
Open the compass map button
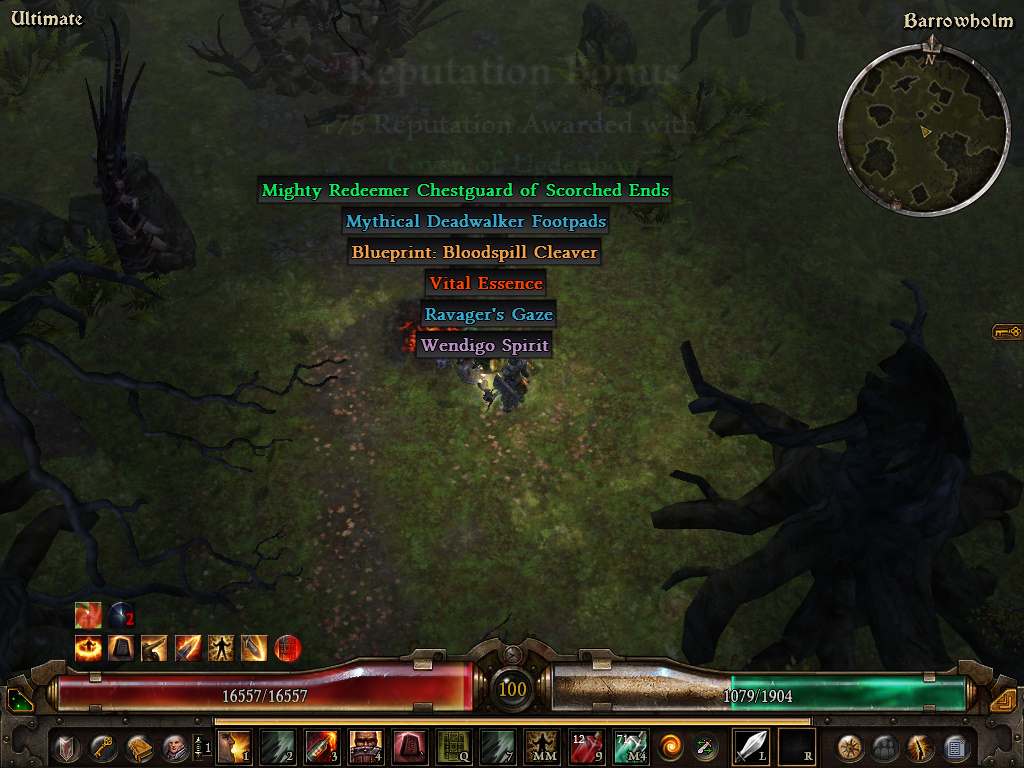[x=851, y=746]
